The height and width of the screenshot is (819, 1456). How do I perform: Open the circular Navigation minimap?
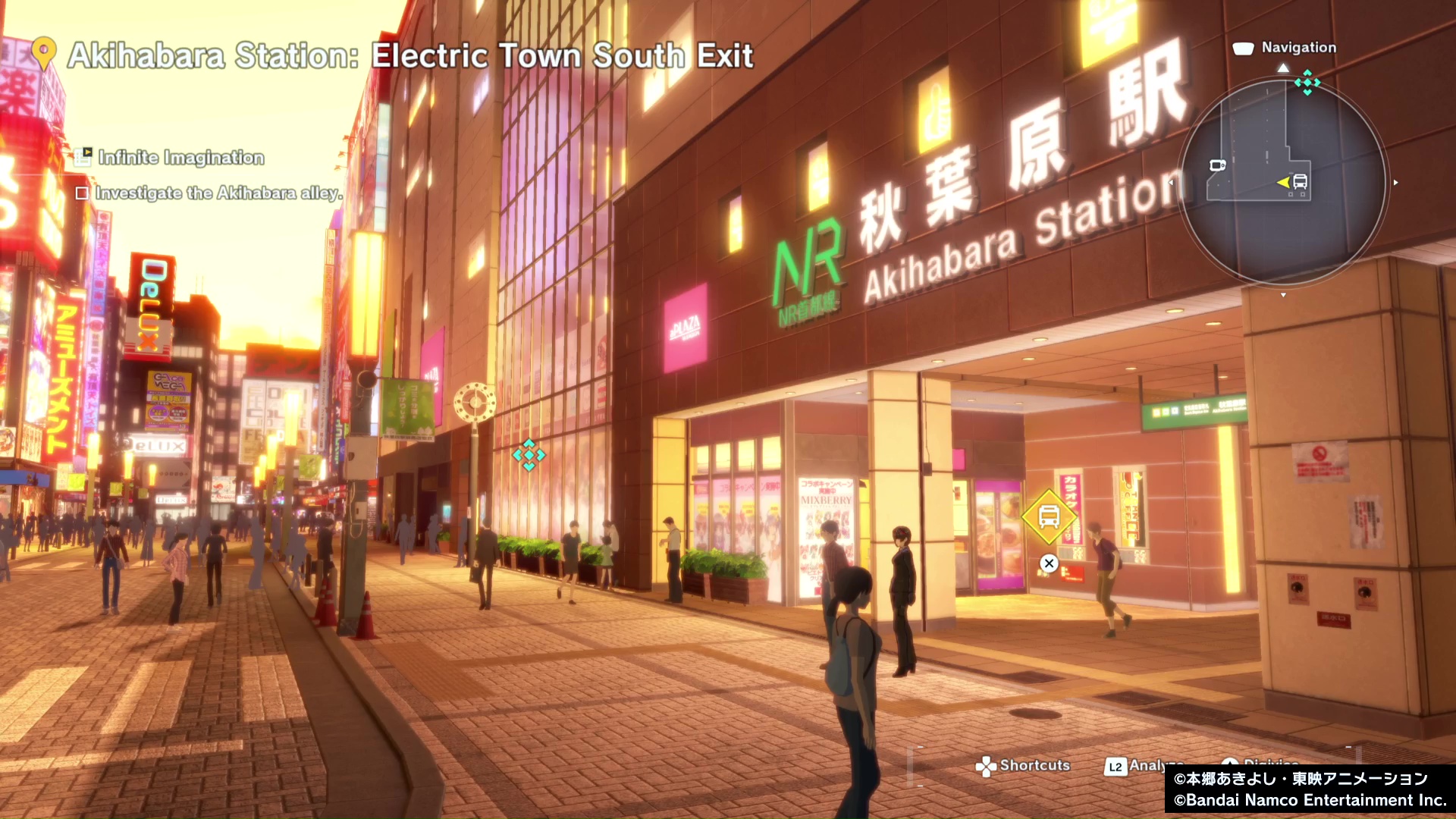coord(1283,182)
